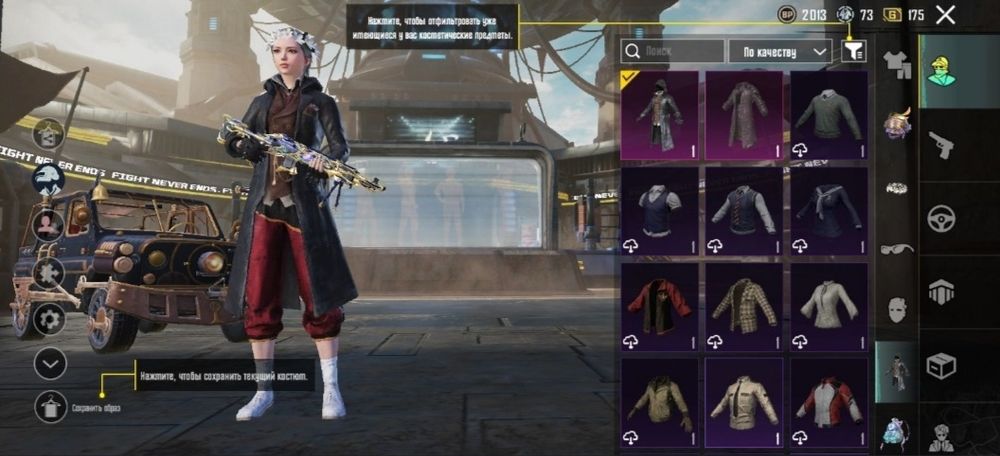
Task: Close the wardrobe with the X button
Action: [x=945, y=15]
